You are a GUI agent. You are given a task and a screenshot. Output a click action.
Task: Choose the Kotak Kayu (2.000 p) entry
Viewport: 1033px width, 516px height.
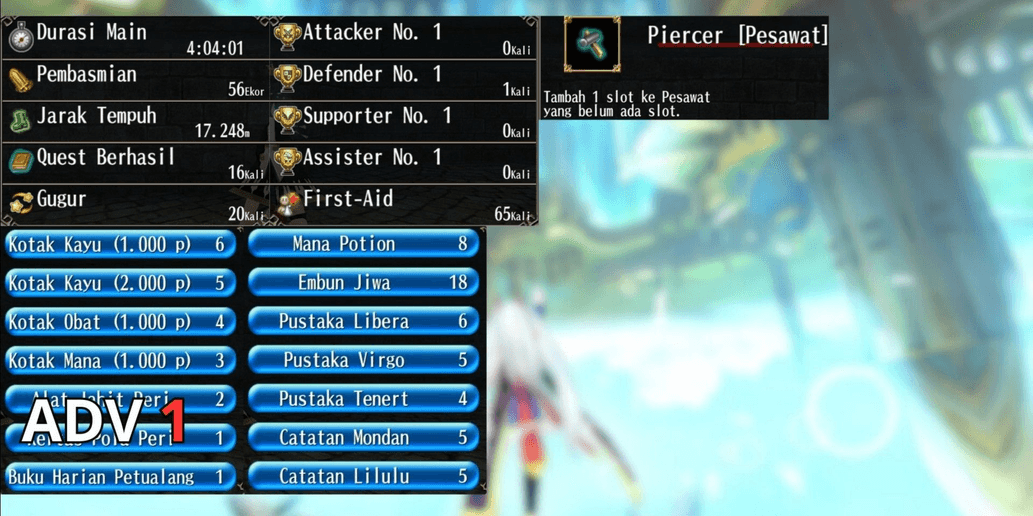click(x=120, y=283)
